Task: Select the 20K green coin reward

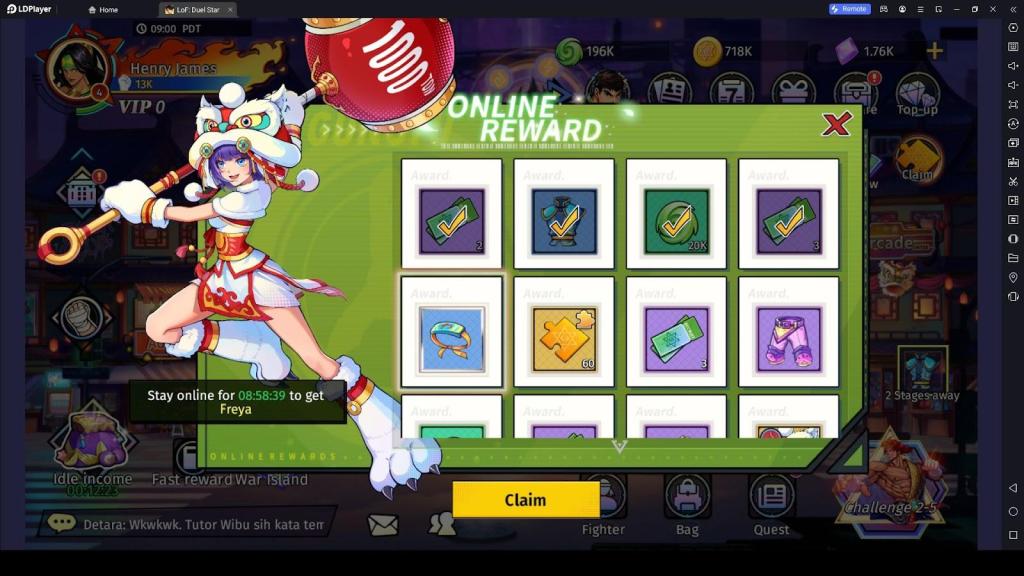Action: point(676,214)
